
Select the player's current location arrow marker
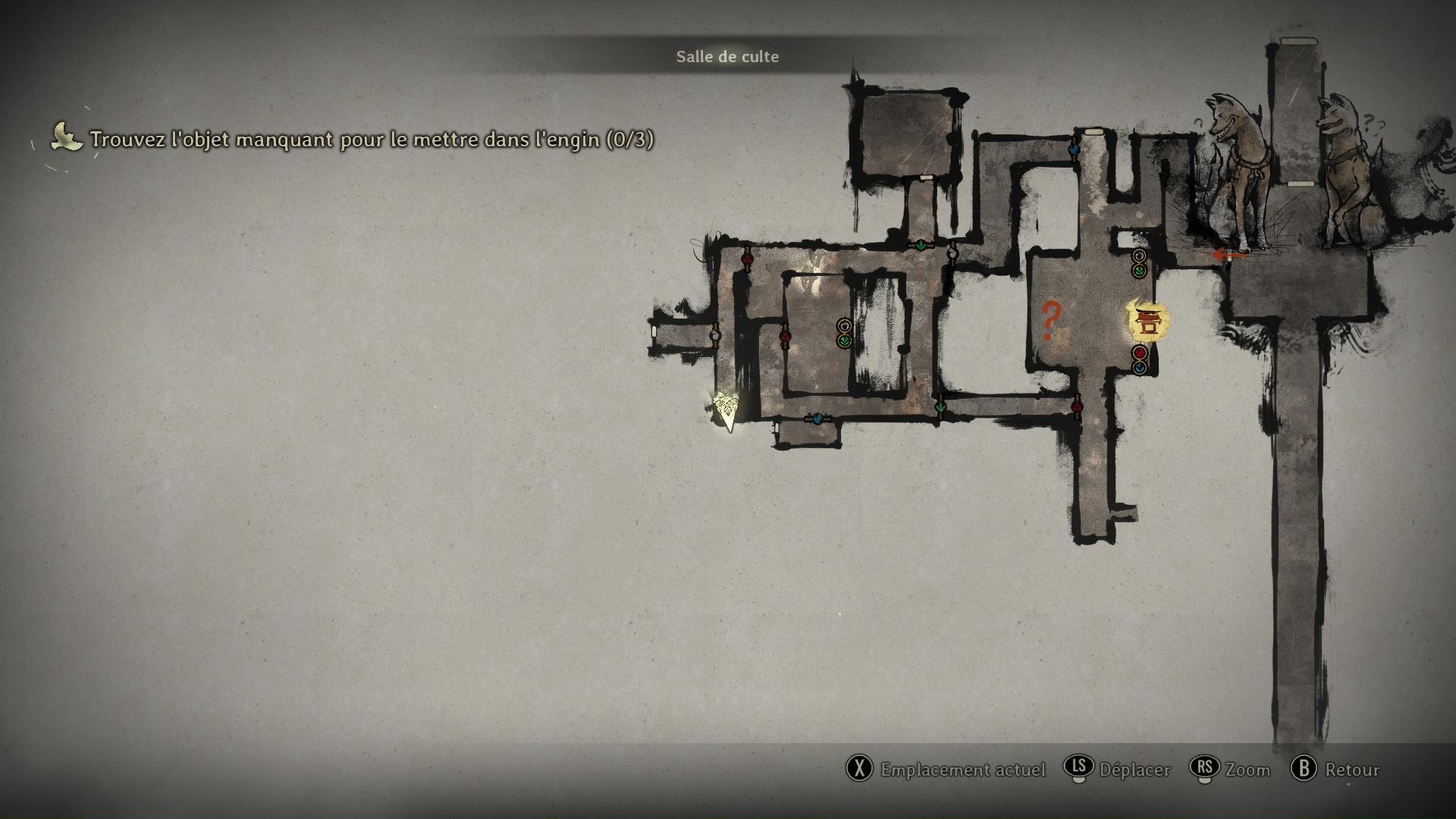pyautogui.click(x=727, y=411)
